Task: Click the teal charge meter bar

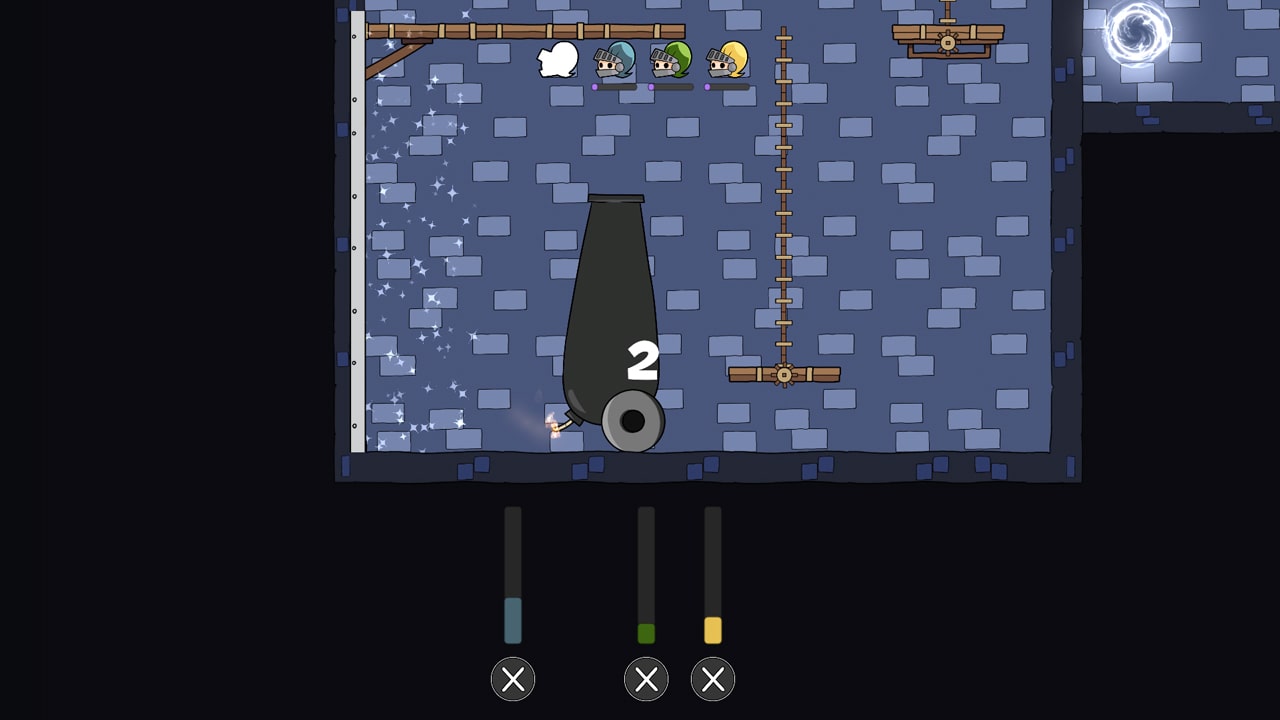Action: 513,620
